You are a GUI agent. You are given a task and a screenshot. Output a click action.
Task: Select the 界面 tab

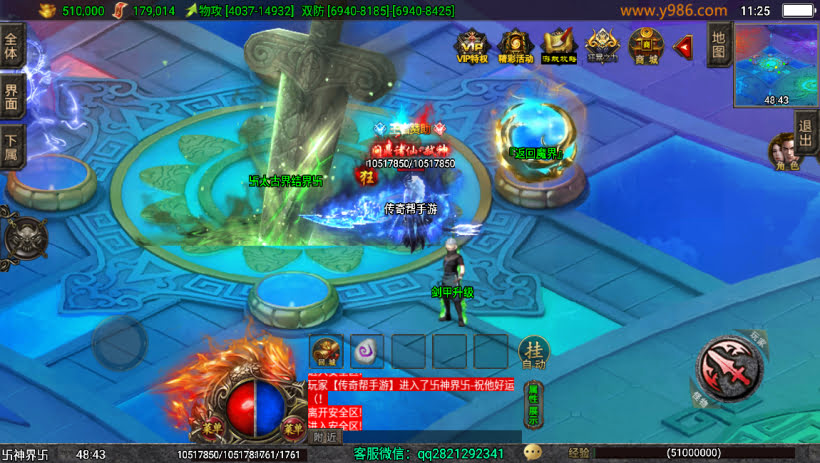coord(11,98)
